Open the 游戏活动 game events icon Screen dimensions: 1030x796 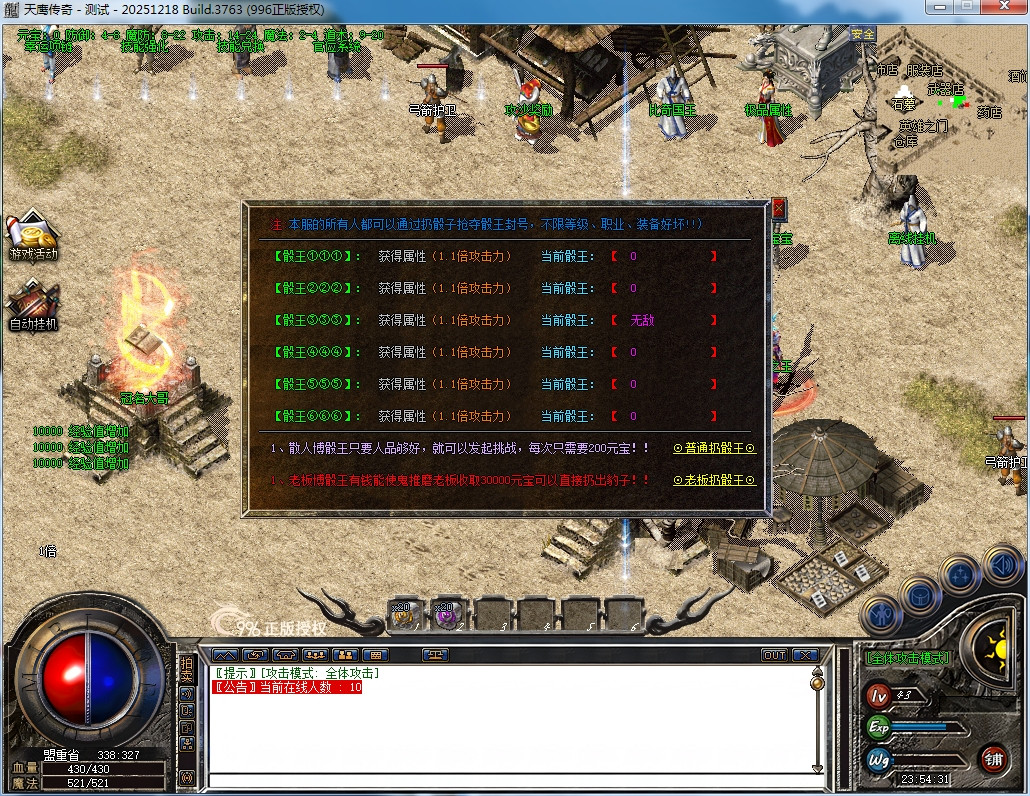(33, 235)
